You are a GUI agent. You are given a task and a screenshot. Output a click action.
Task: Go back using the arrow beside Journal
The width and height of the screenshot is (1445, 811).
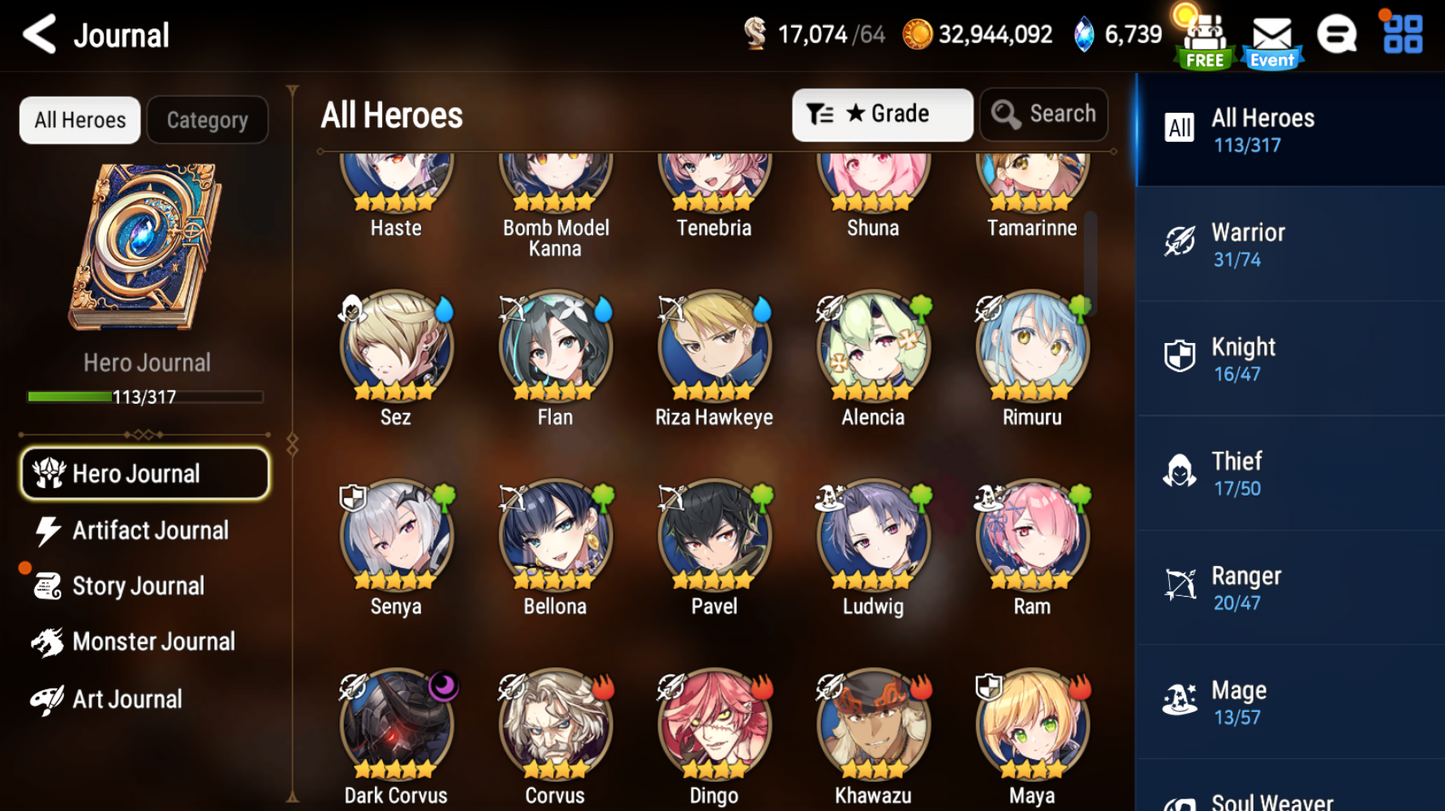(x=38, y=33)
